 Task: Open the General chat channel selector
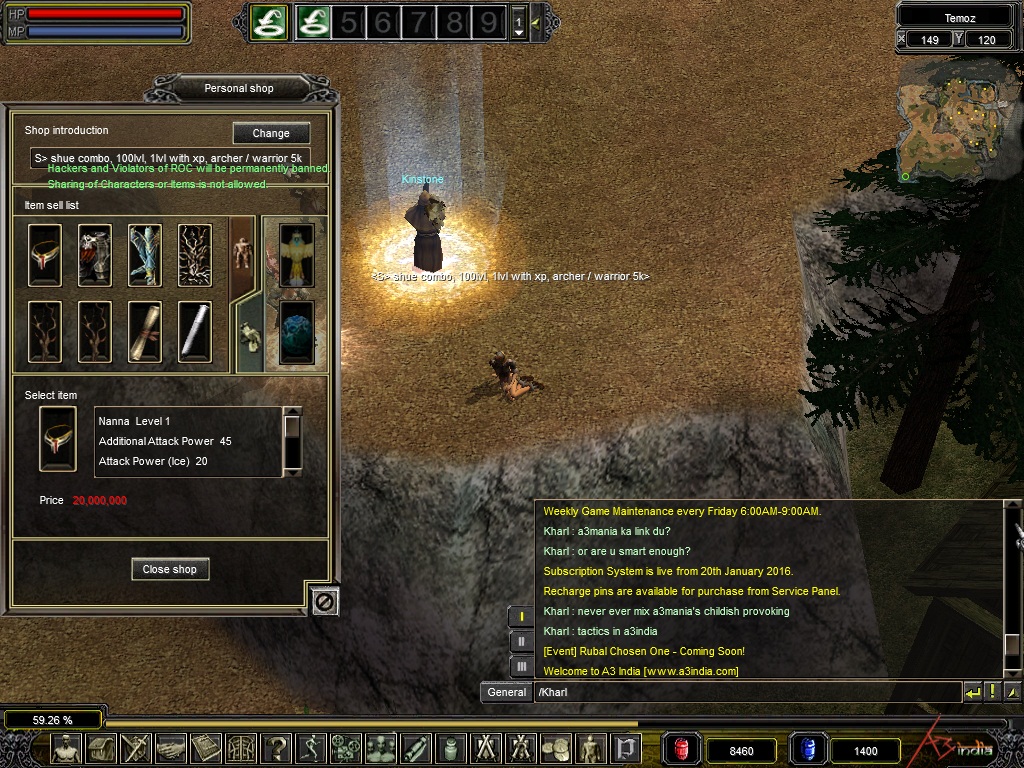pos(507,692)
